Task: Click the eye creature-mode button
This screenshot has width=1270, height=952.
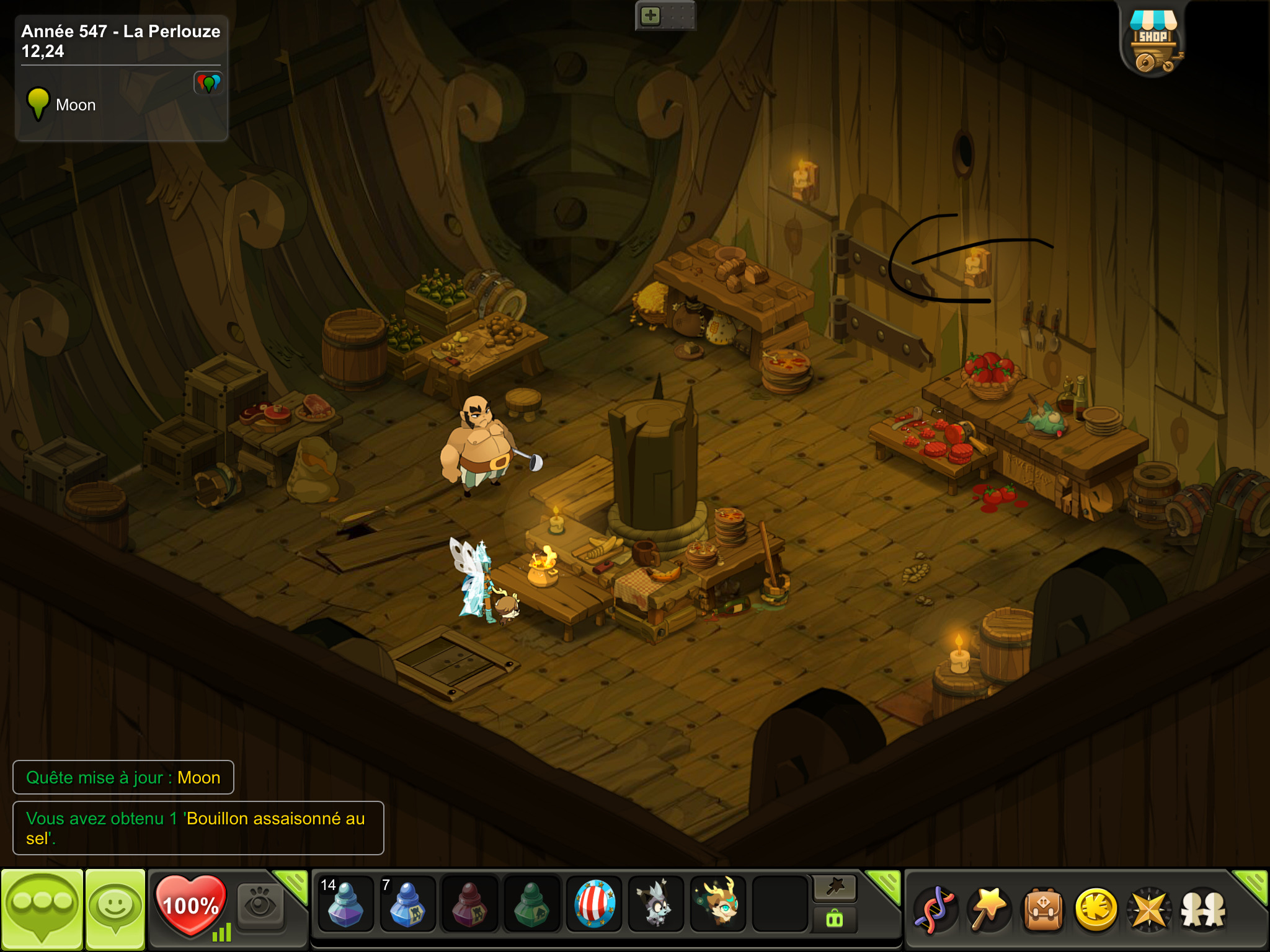Action: pyautogui.click(x=260, y=905)
